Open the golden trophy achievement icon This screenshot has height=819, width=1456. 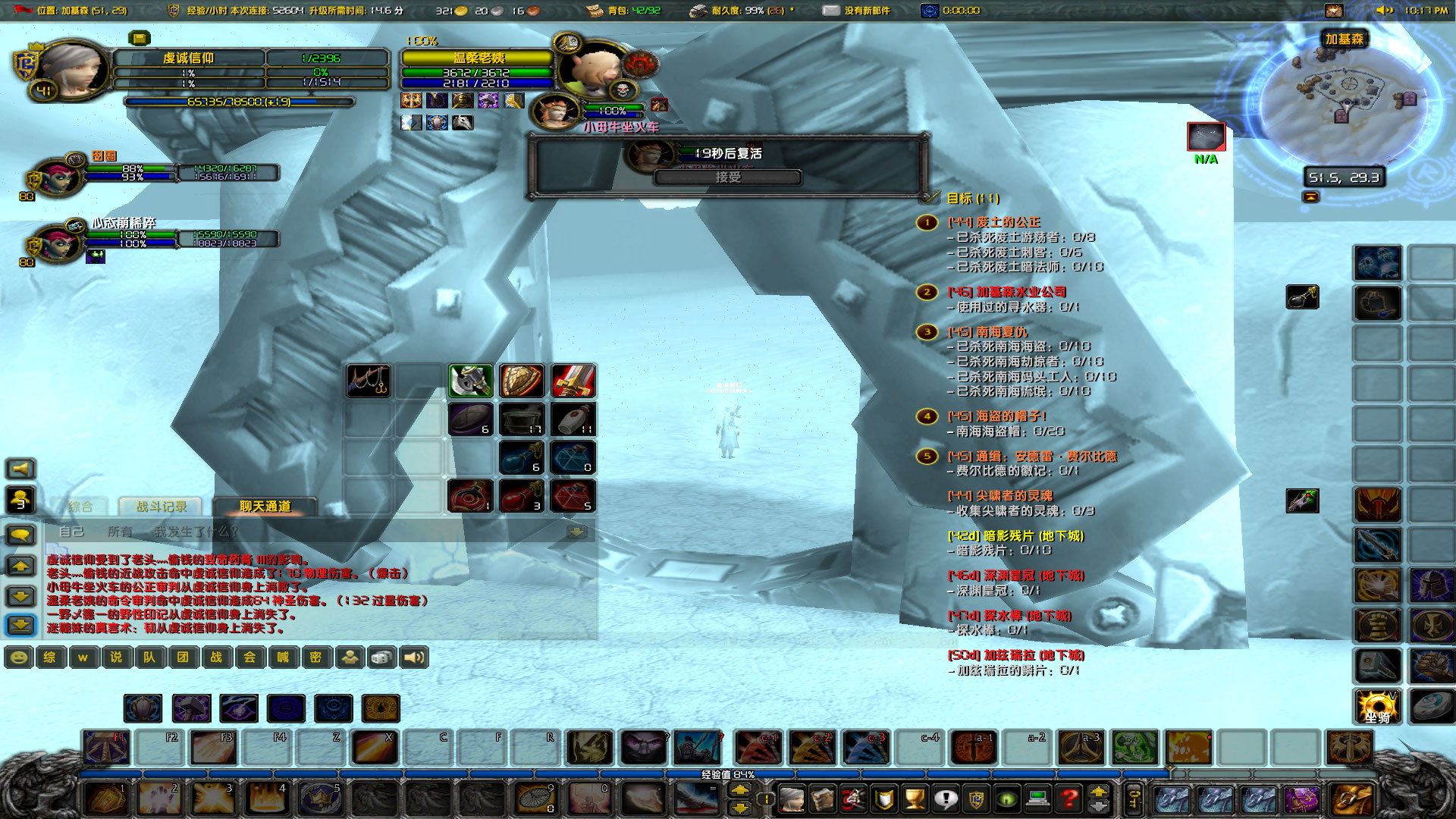click(915, 797)
